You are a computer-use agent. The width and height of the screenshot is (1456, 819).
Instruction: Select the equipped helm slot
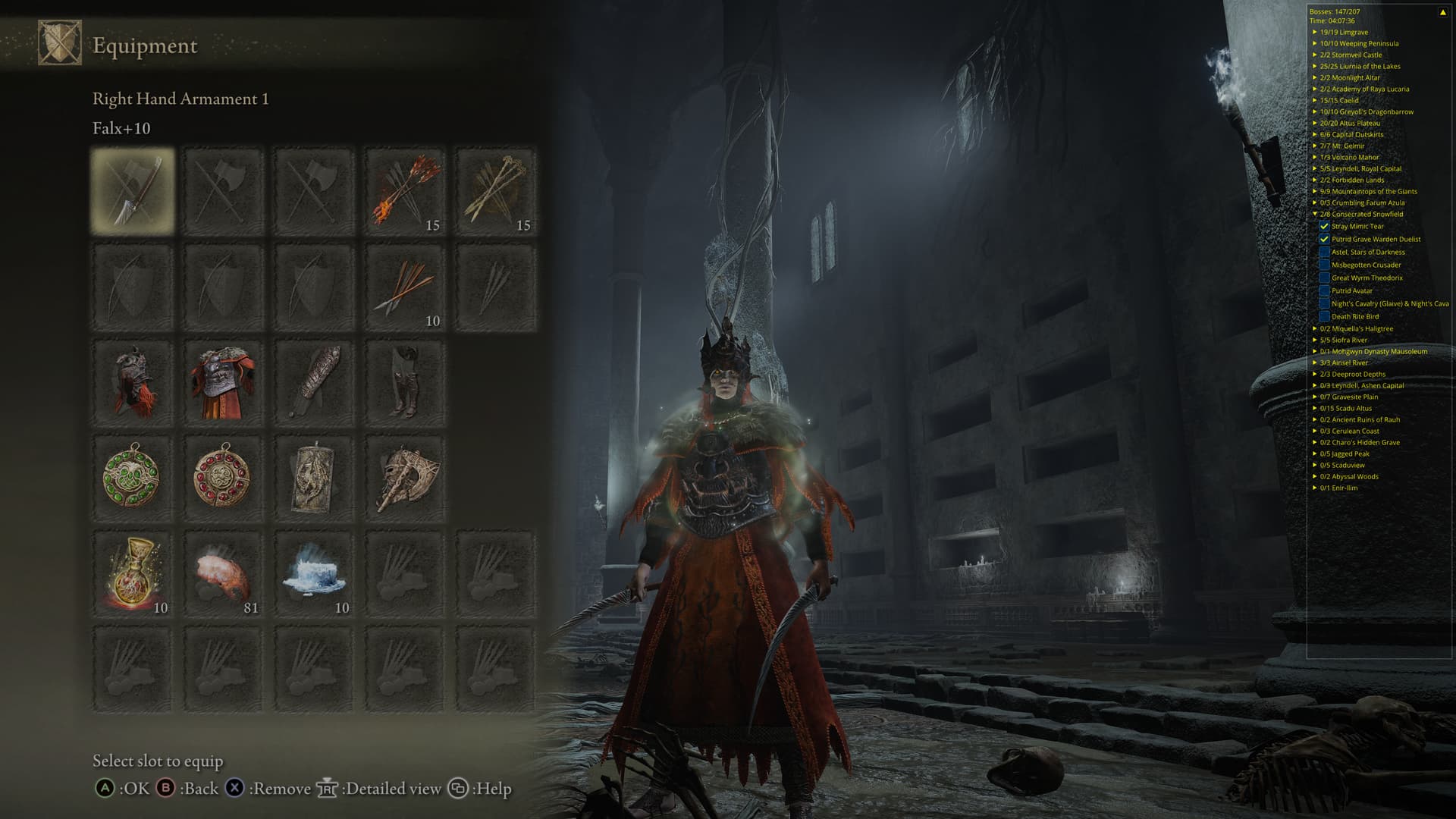point(133,383)
